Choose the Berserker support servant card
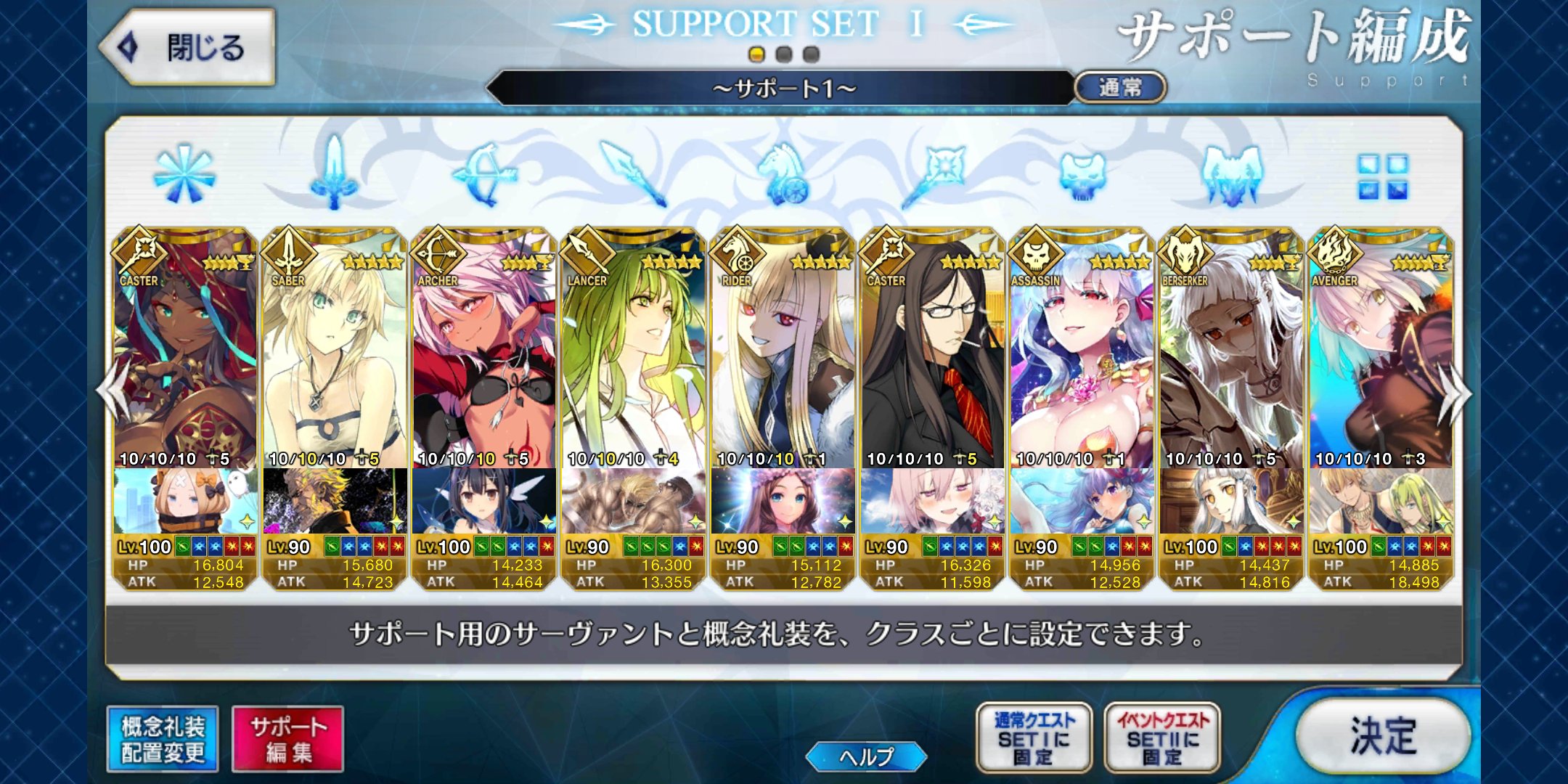This screenshot has height=784, width=1568. tap(1231, 348)
